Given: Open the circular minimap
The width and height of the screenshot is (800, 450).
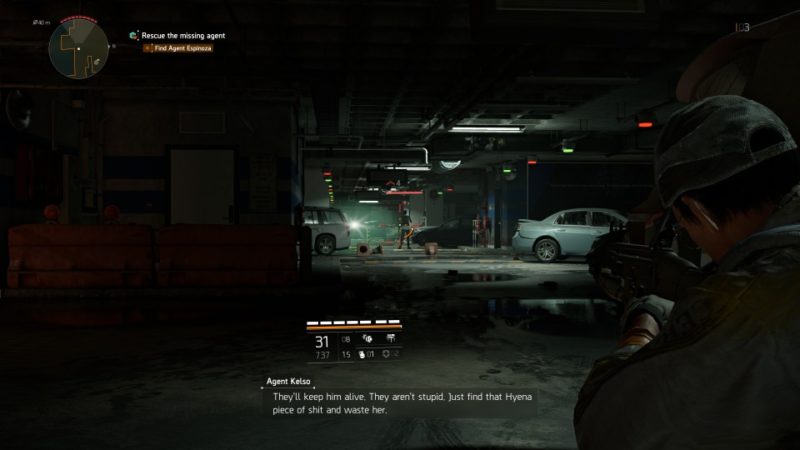Looking at the screenshot, I should 79,46.
